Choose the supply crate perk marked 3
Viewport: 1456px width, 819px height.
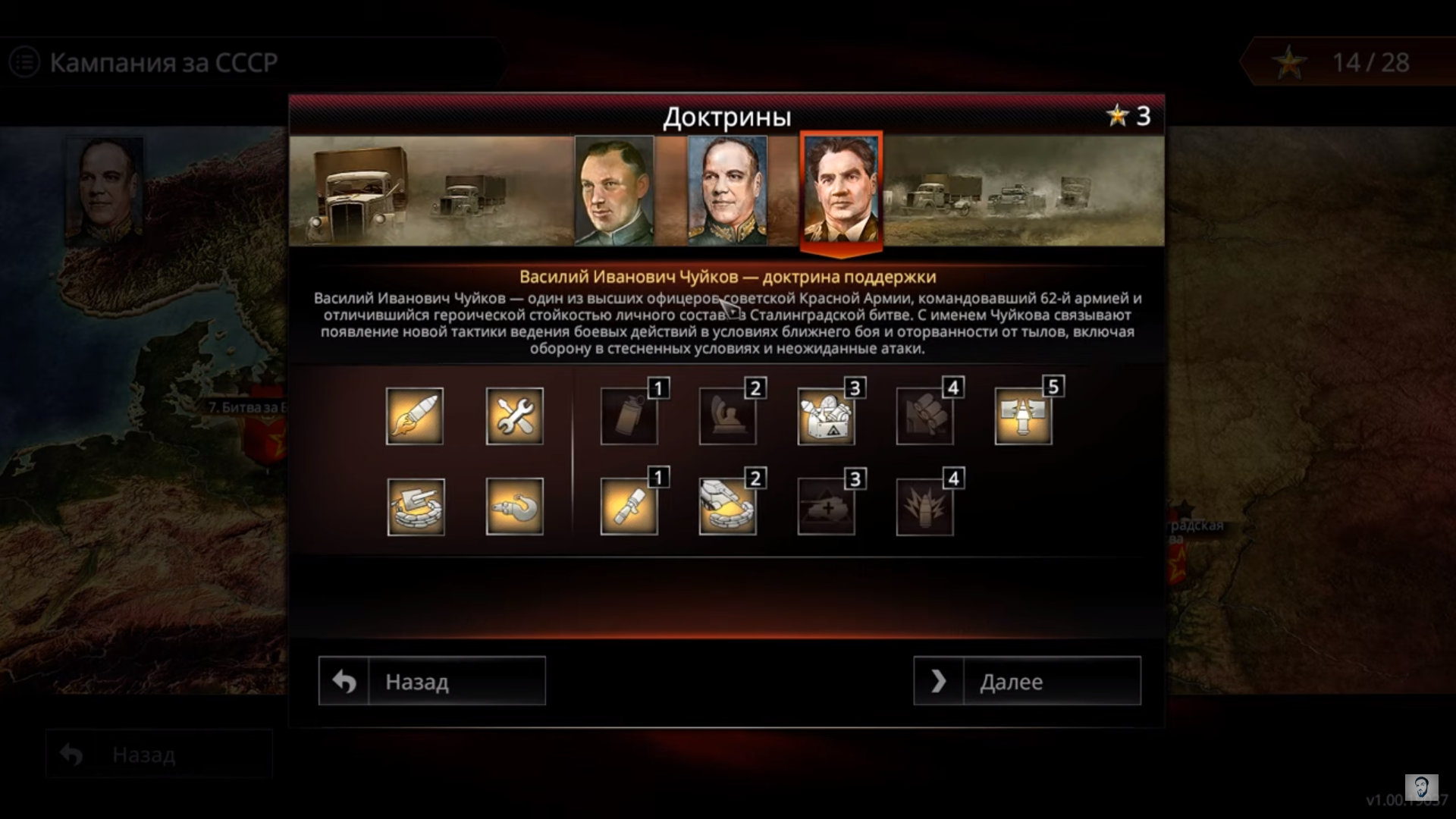tap(826, 417)
